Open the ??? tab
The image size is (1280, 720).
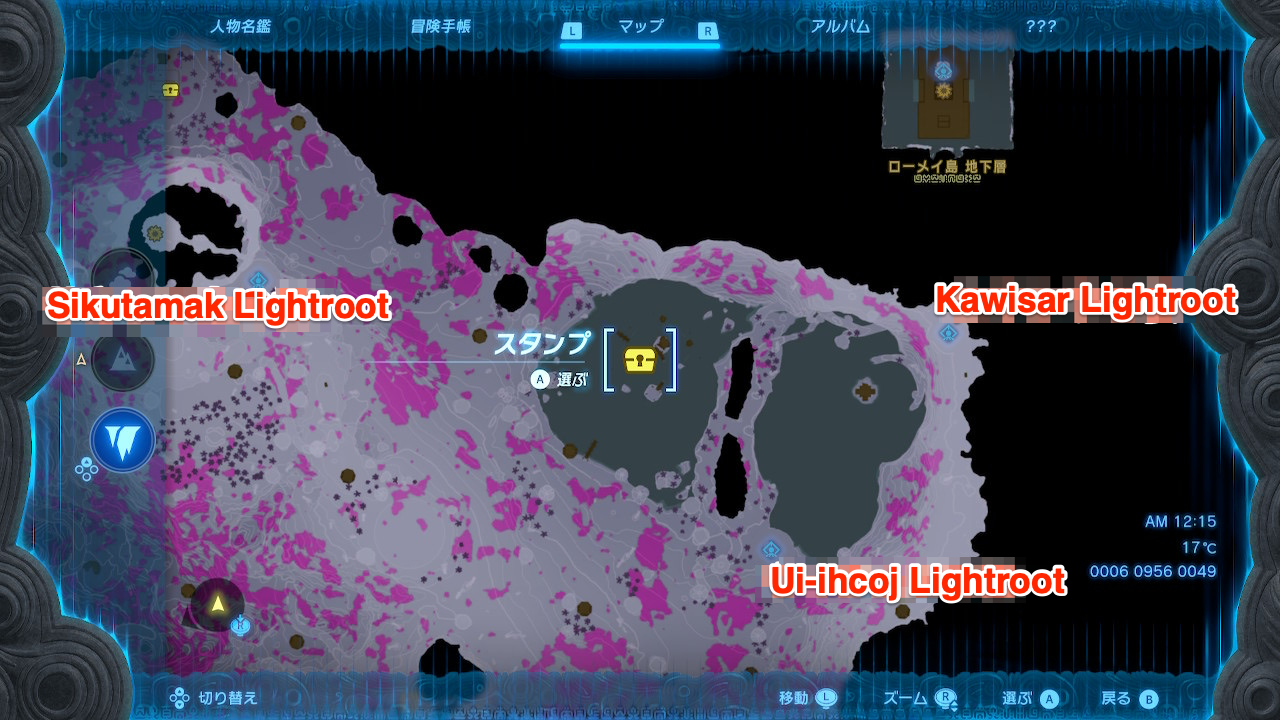[x=1040, y=27]
